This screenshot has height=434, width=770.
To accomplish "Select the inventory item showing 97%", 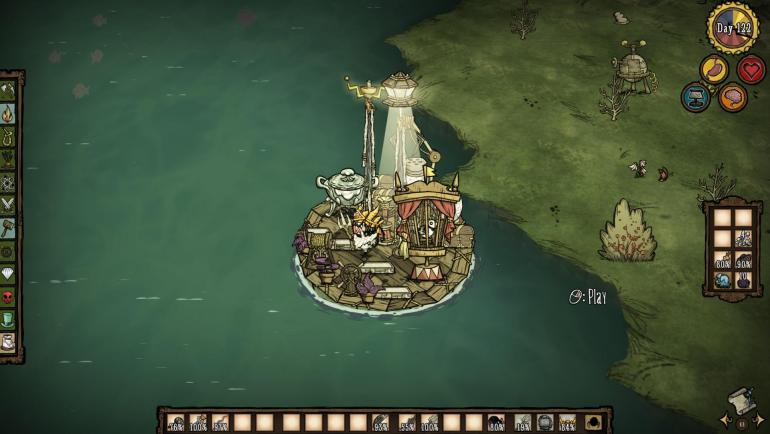I will click(x=220, y=422).
